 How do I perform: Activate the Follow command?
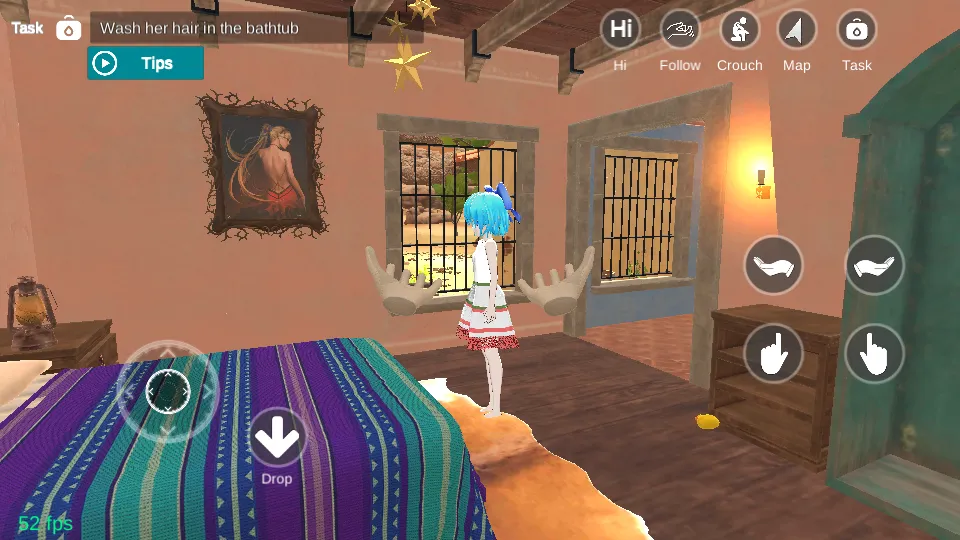tap(680, 30)
